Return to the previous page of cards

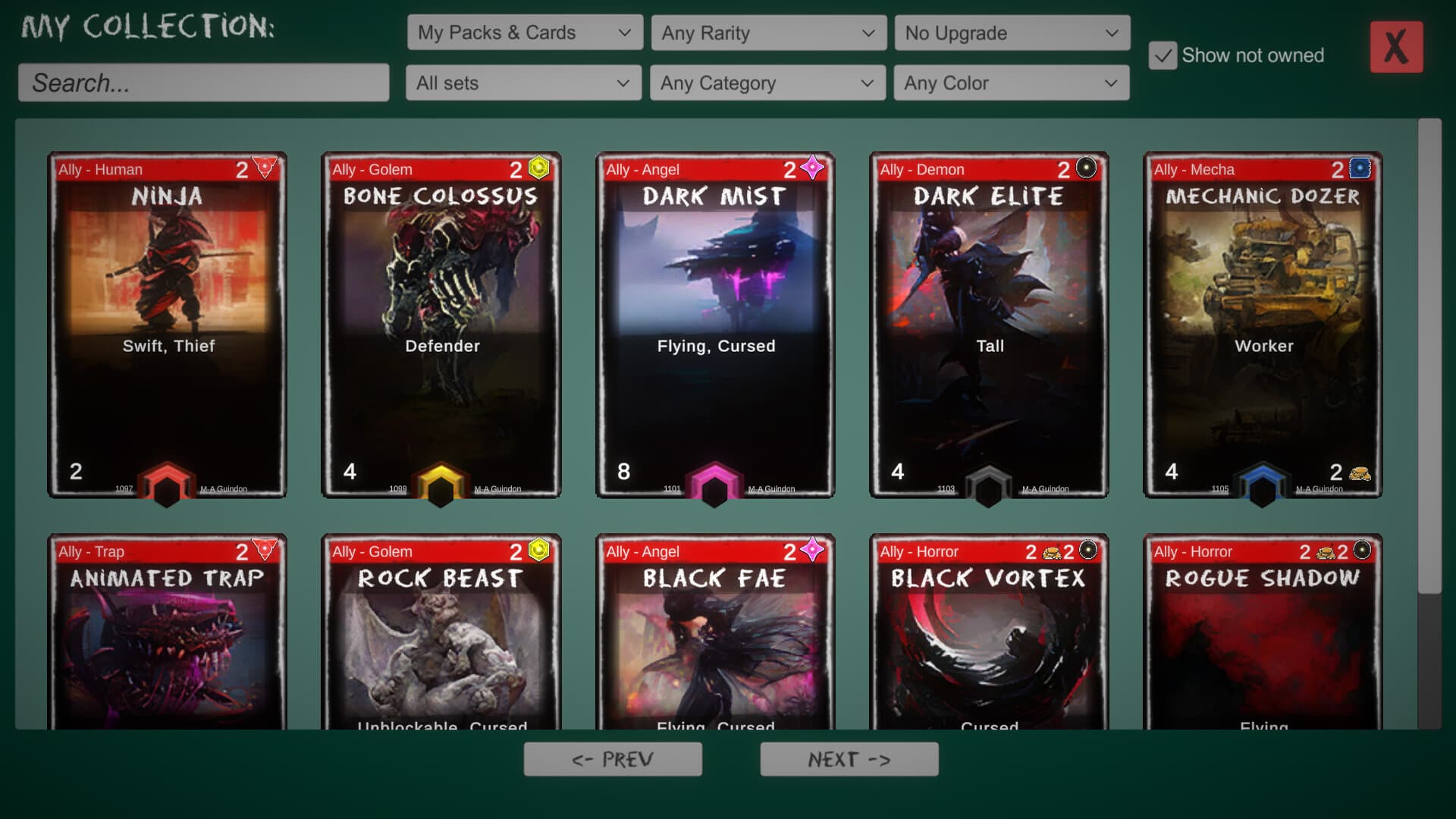(613, 758)
